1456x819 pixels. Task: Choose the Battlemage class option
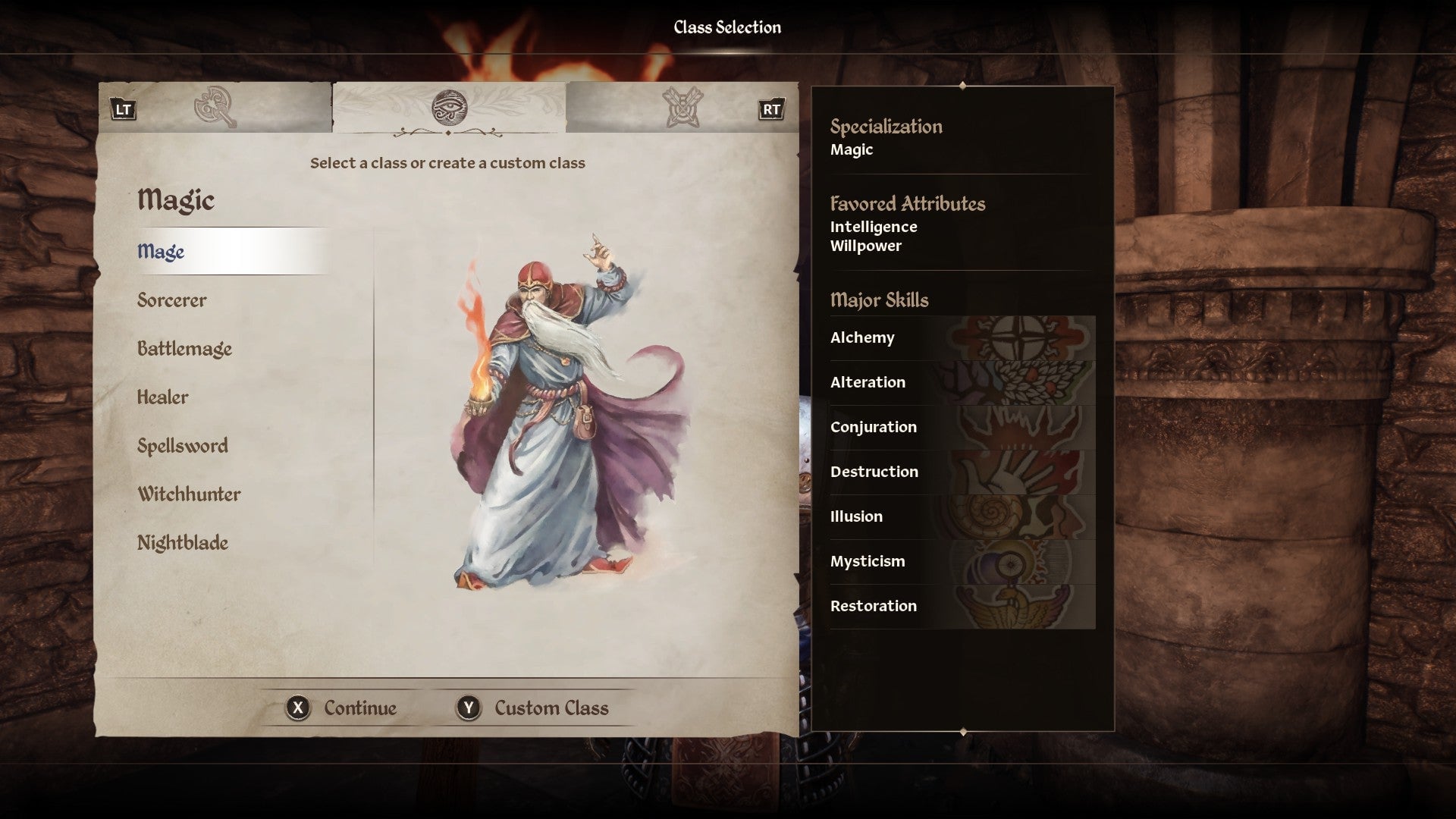pos(184,349)
